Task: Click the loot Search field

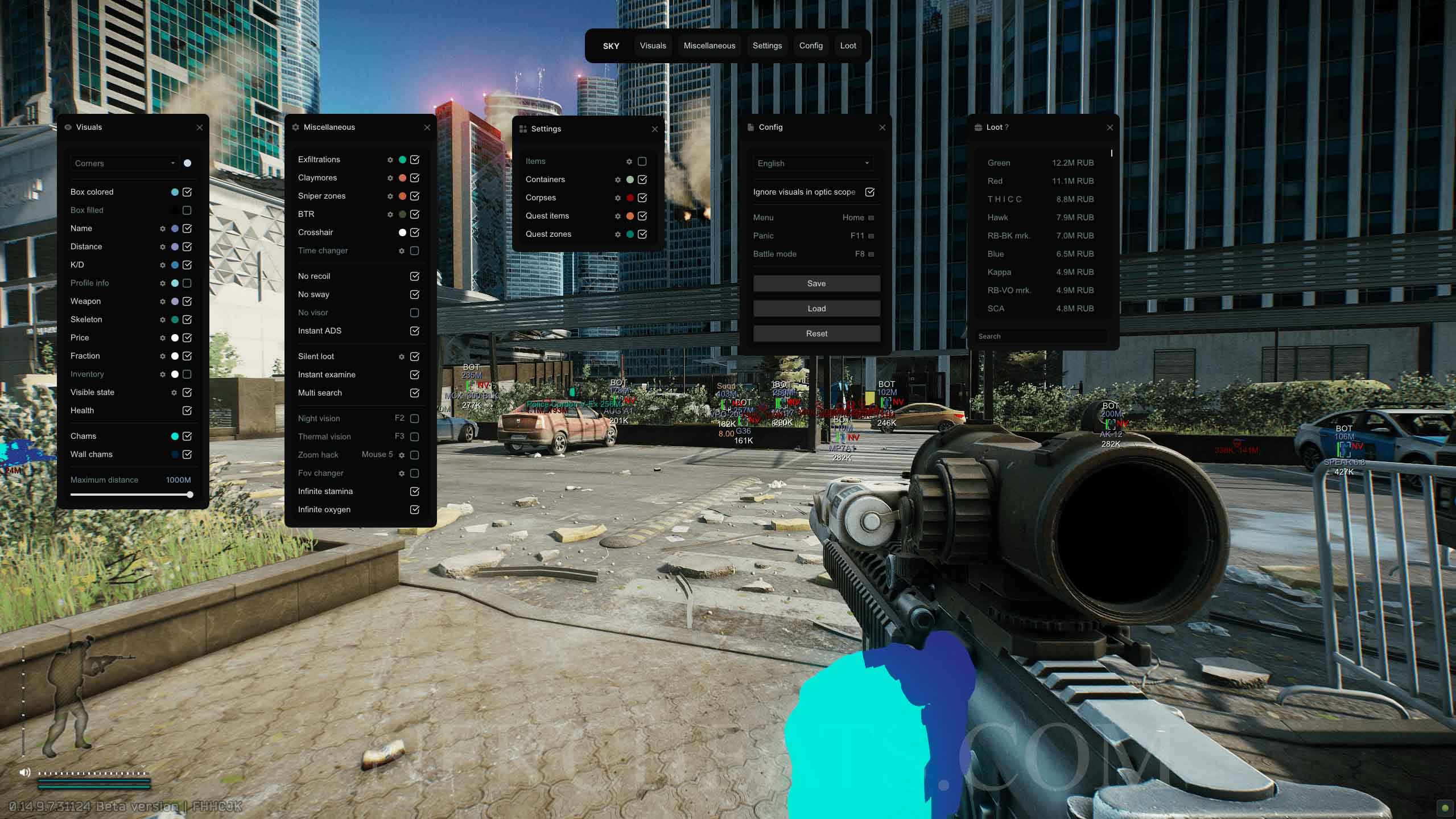Action: click(1041, 336)
